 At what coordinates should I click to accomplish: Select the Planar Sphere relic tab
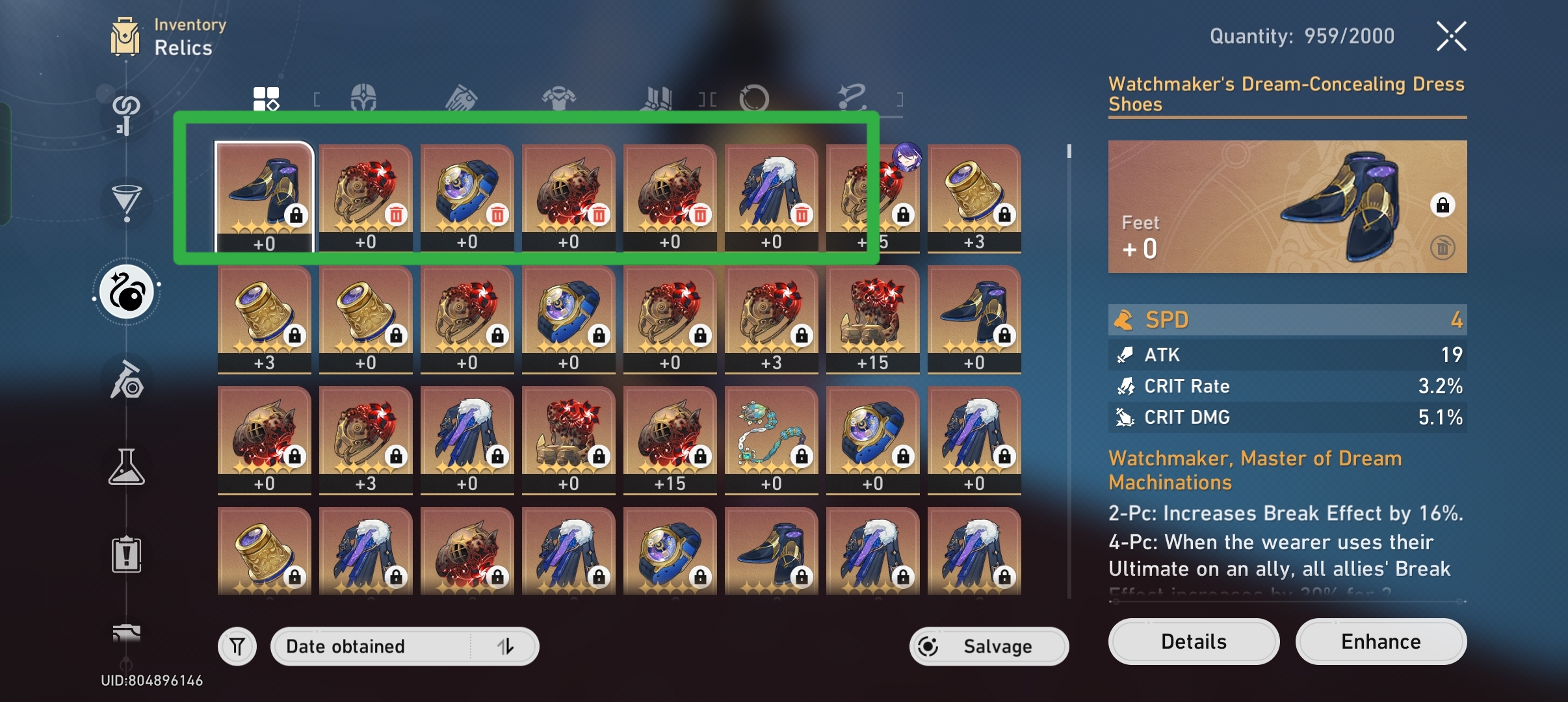754,97
